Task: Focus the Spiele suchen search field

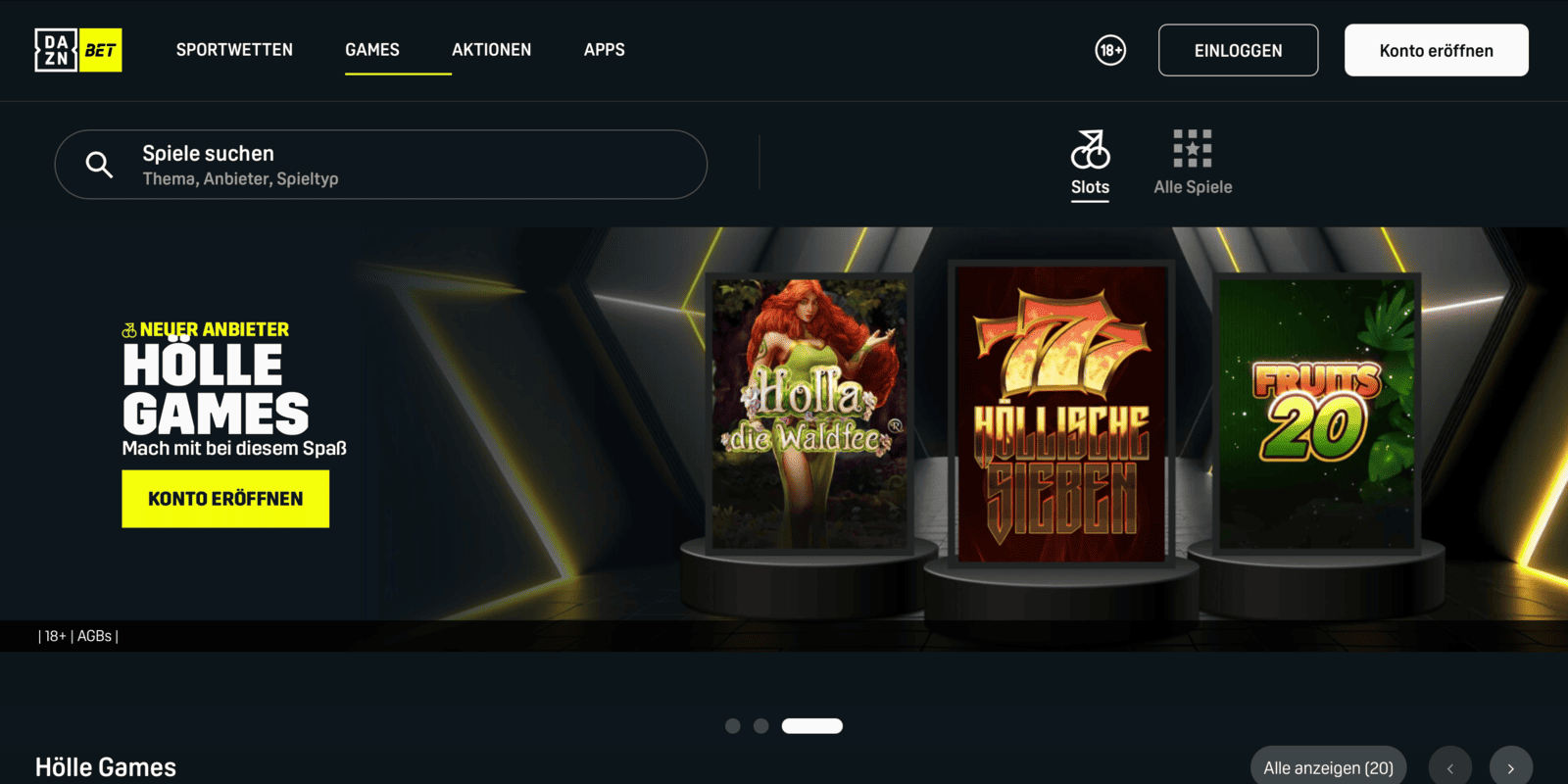Action: tap(392, 165)
